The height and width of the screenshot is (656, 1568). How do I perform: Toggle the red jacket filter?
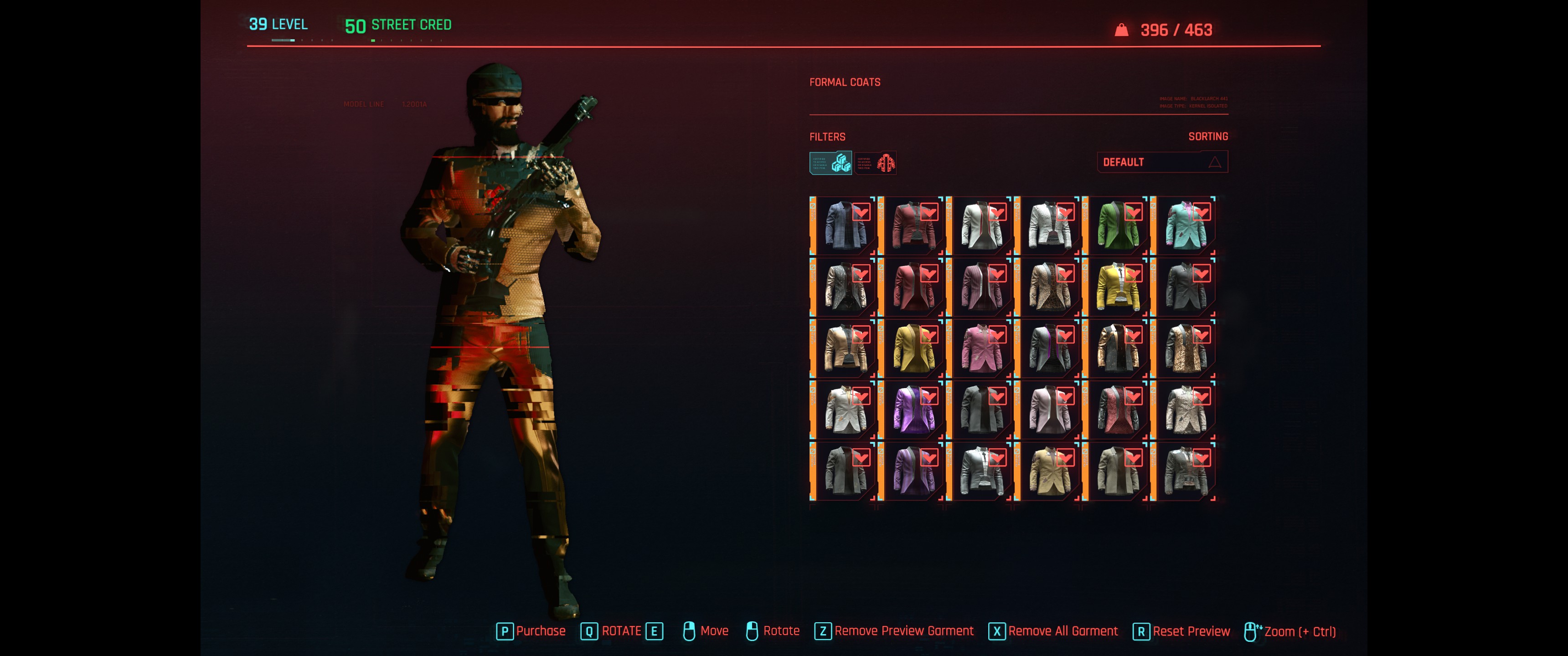[875, 163]
